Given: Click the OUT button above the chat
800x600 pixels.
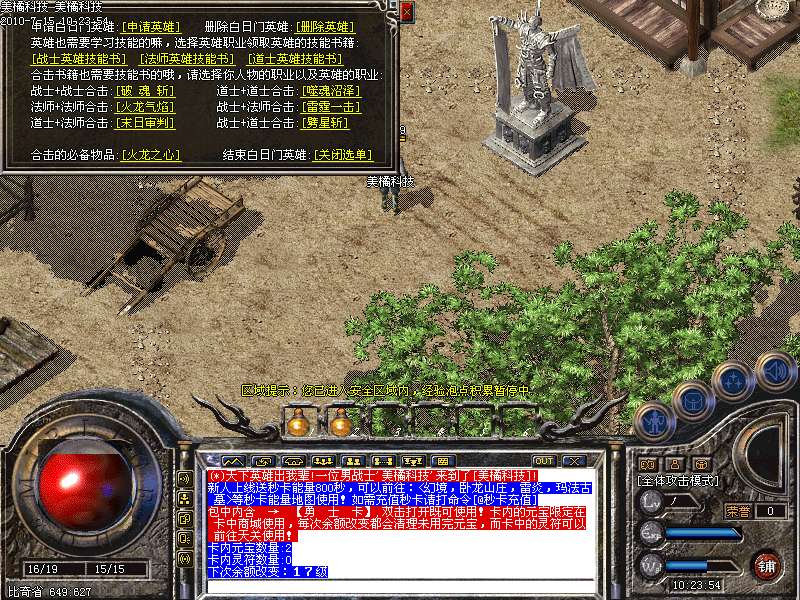Looking at the screenshot, I should [544, 460].
